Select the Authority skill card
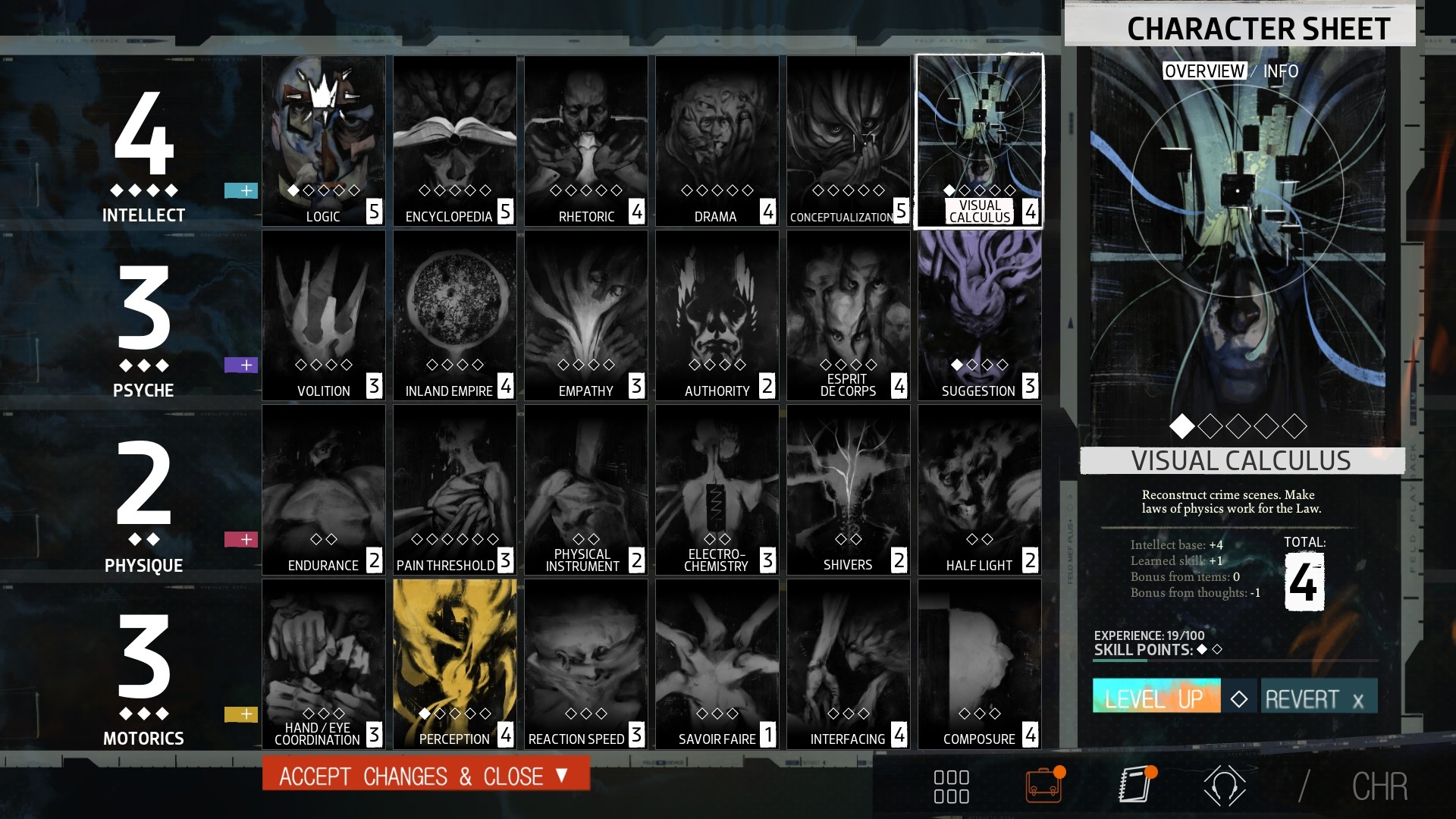The height and width of the screenshot is (819, 1456). (717, 315)
